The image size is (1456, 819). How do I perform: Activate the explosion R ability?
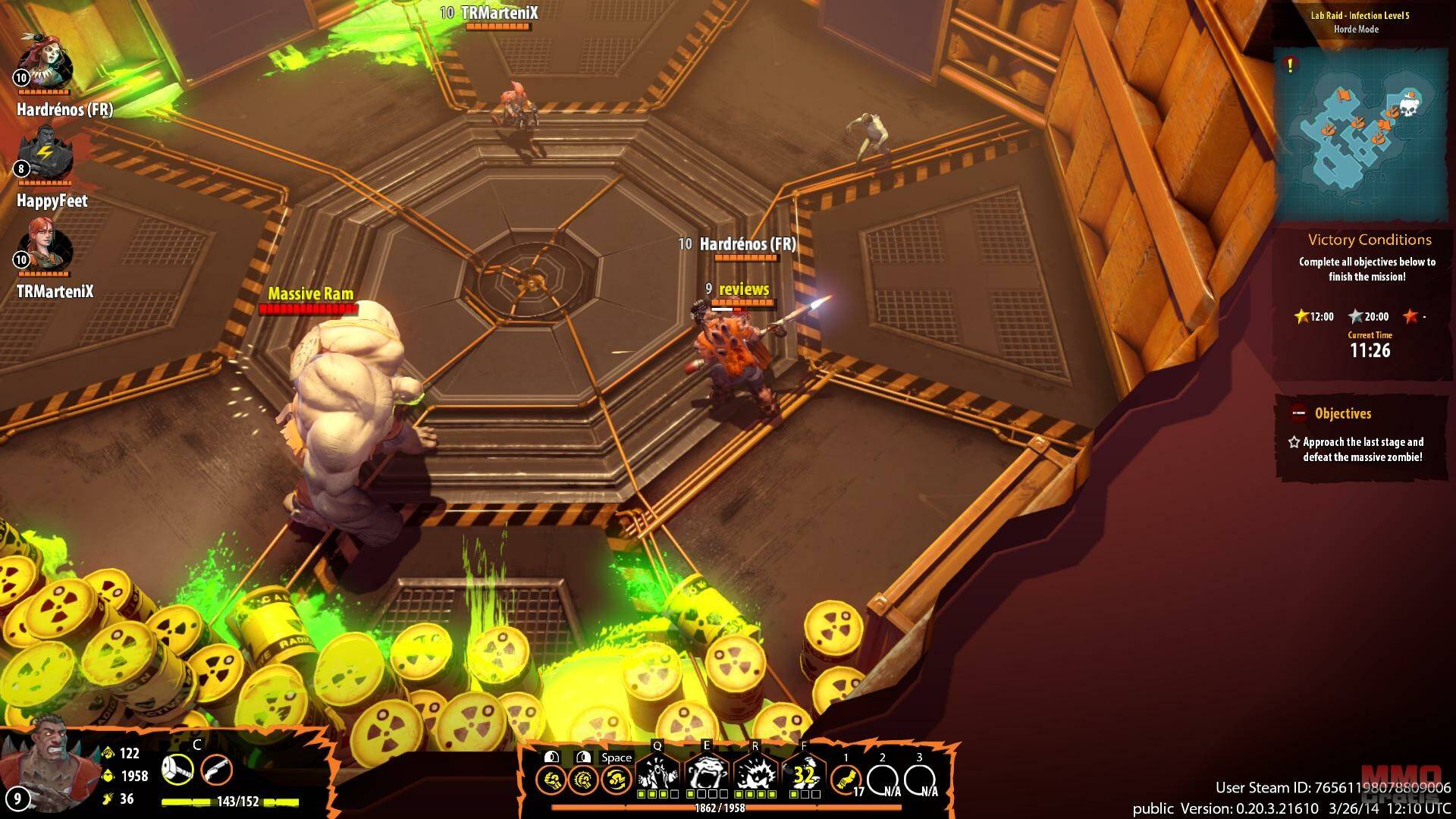point(755,775)
